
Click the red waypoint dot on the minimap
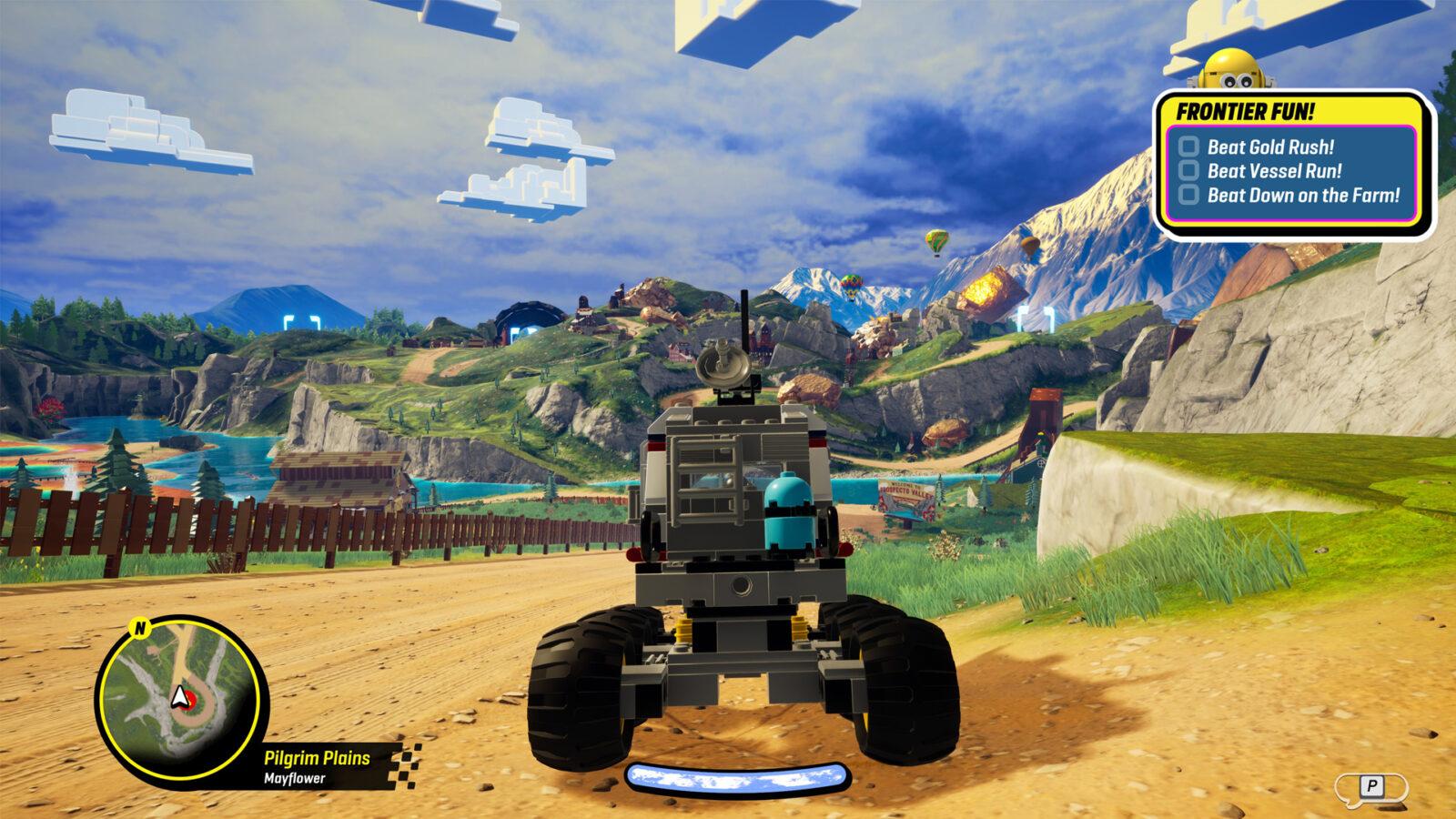(x=191, y=700)
